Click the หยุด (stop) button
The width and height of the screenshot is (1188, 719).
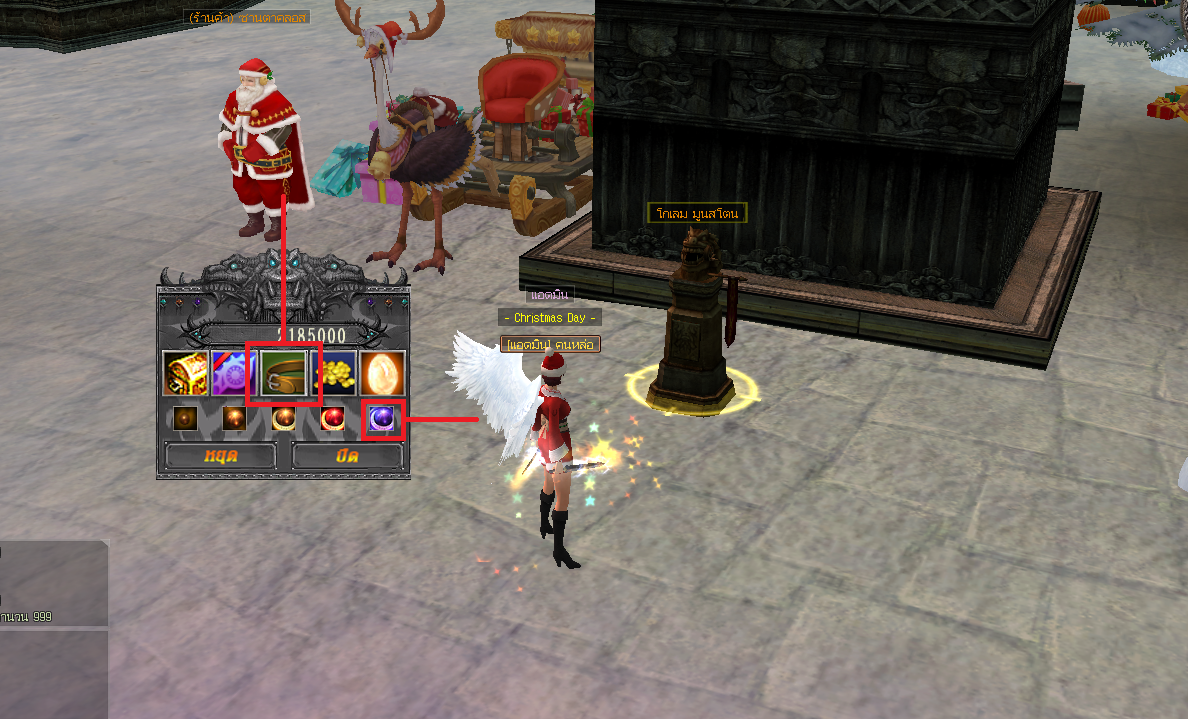pos(220,456)
